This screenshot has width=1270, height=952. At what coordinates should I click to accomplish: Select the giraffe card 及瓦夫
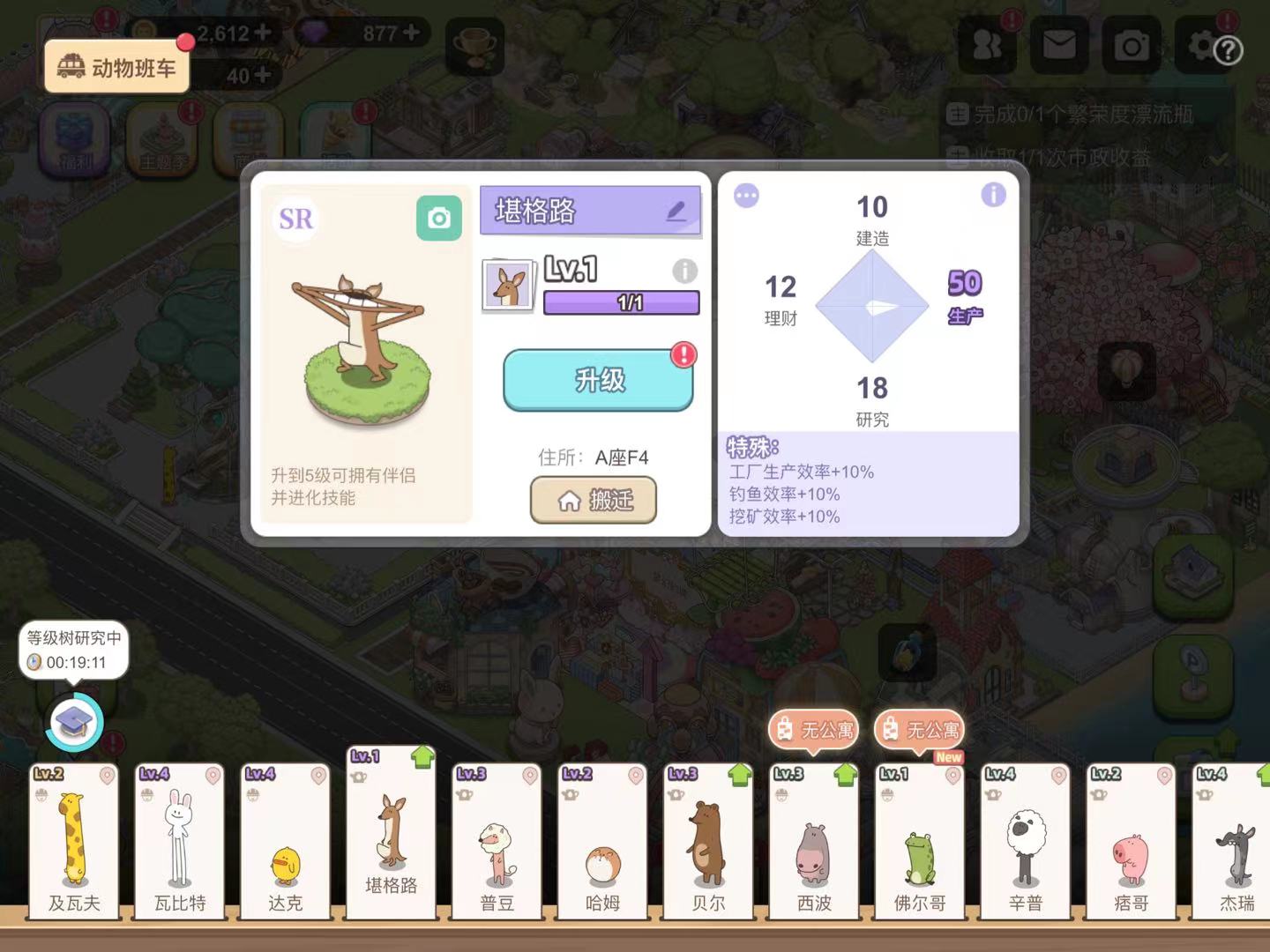point(74,842)
